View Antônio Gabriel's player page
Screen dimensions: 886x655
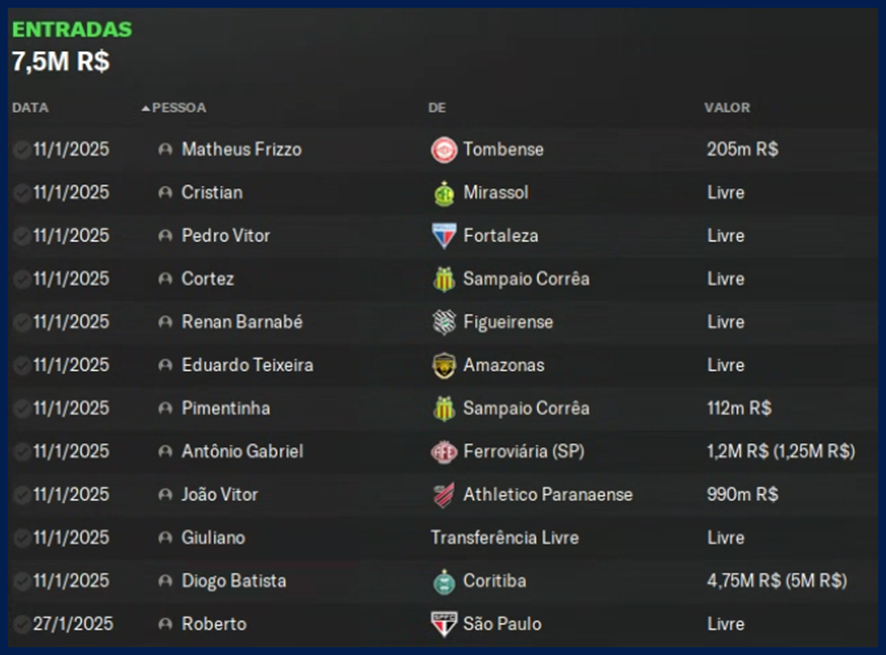[242, 451]
